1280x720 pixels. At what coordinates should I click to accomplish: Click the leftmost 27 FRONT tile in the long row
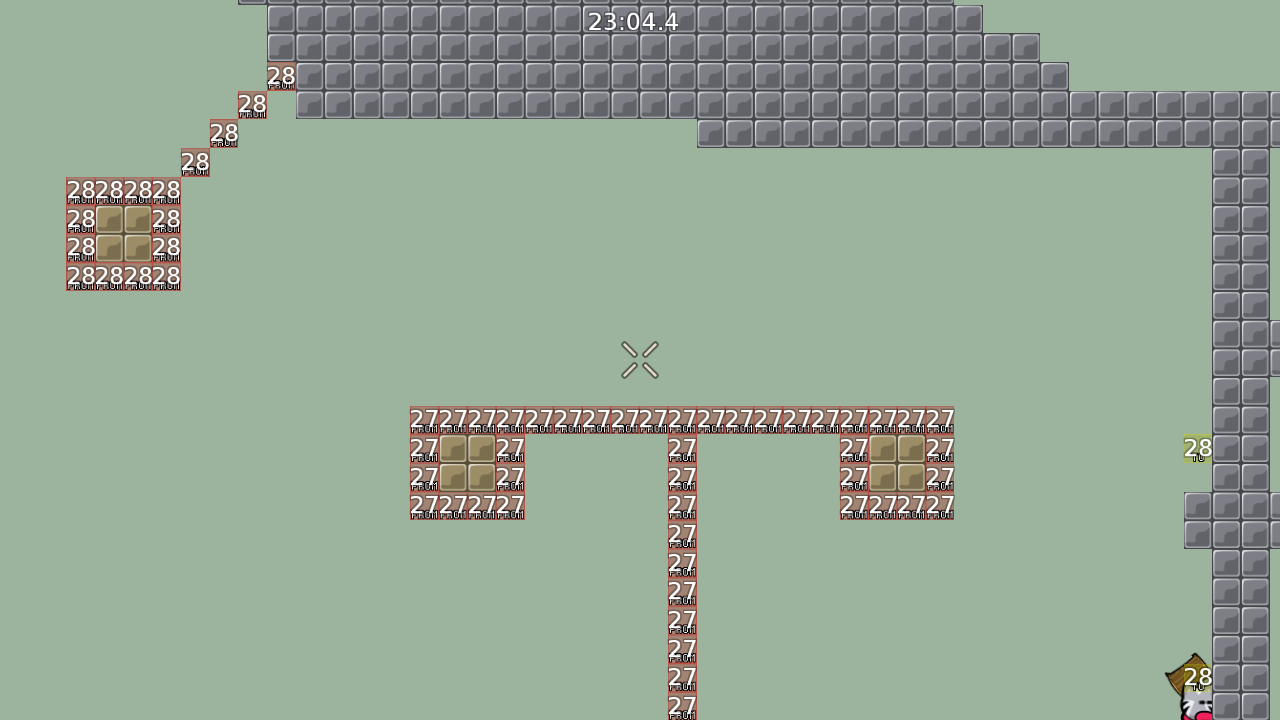[x=422, y=418]
